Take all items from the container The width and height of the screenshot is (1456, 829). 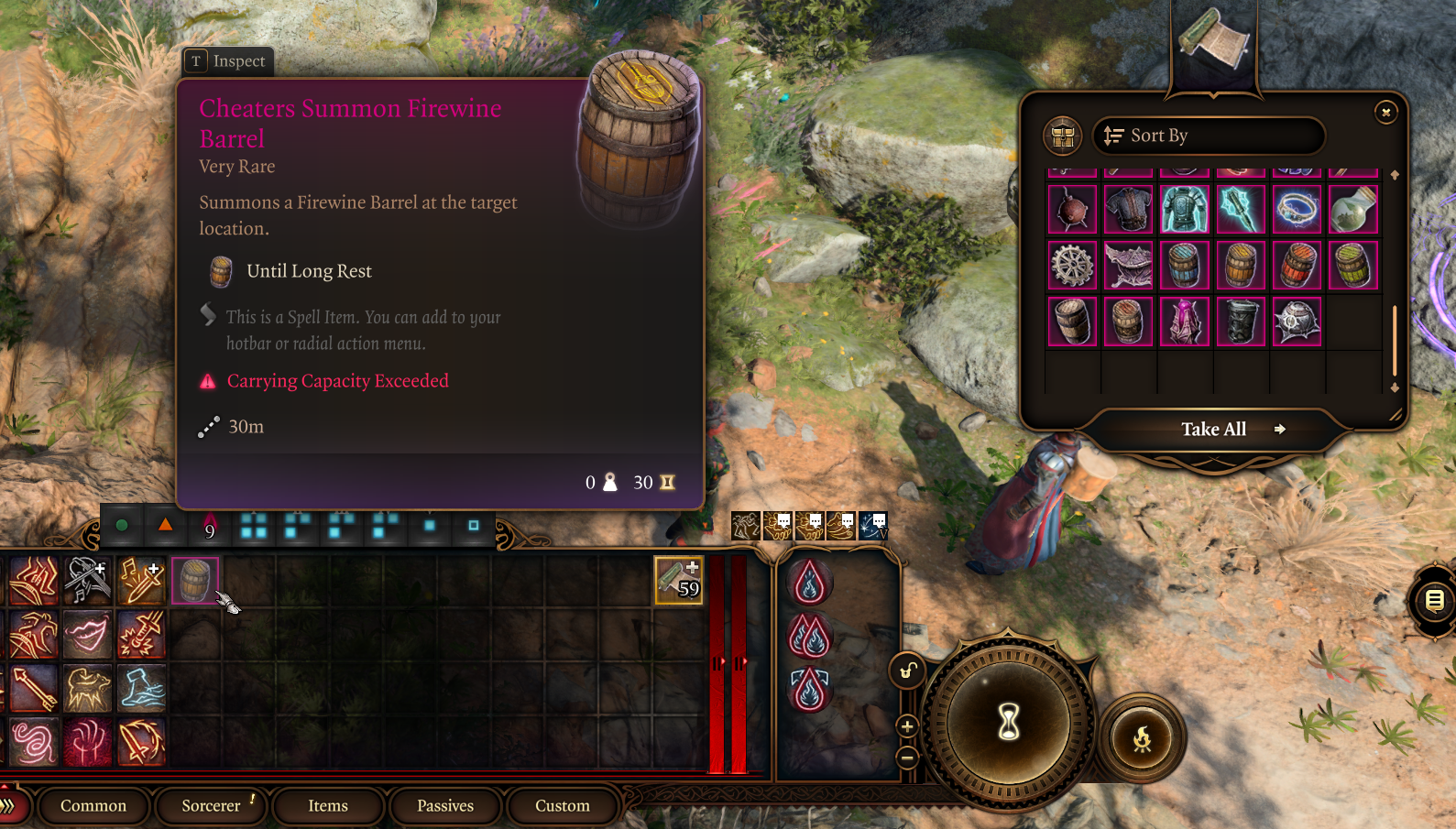click(x=1213, y=429)
